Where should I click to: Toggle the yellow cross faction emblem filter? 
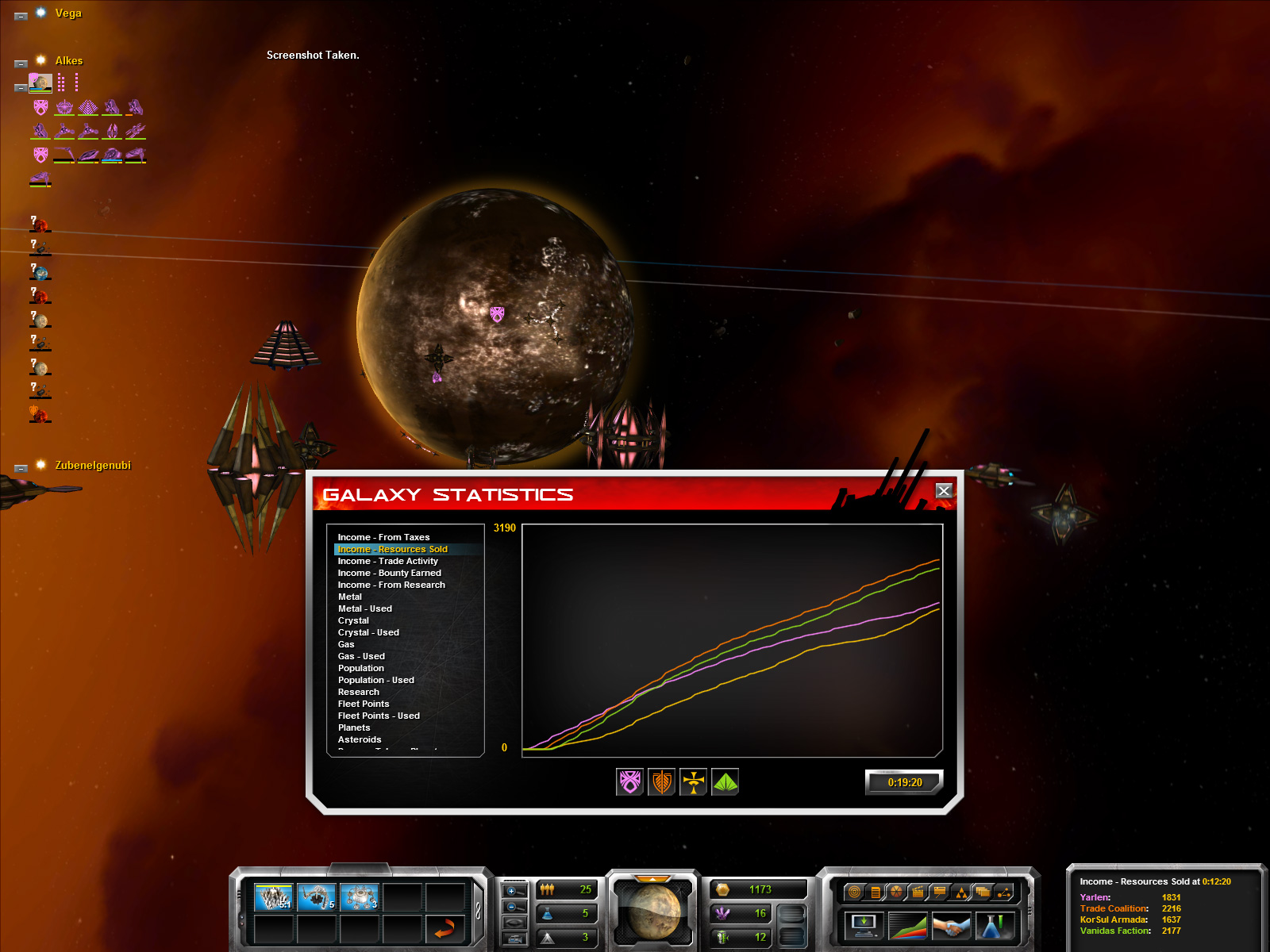tap(694, 782)
